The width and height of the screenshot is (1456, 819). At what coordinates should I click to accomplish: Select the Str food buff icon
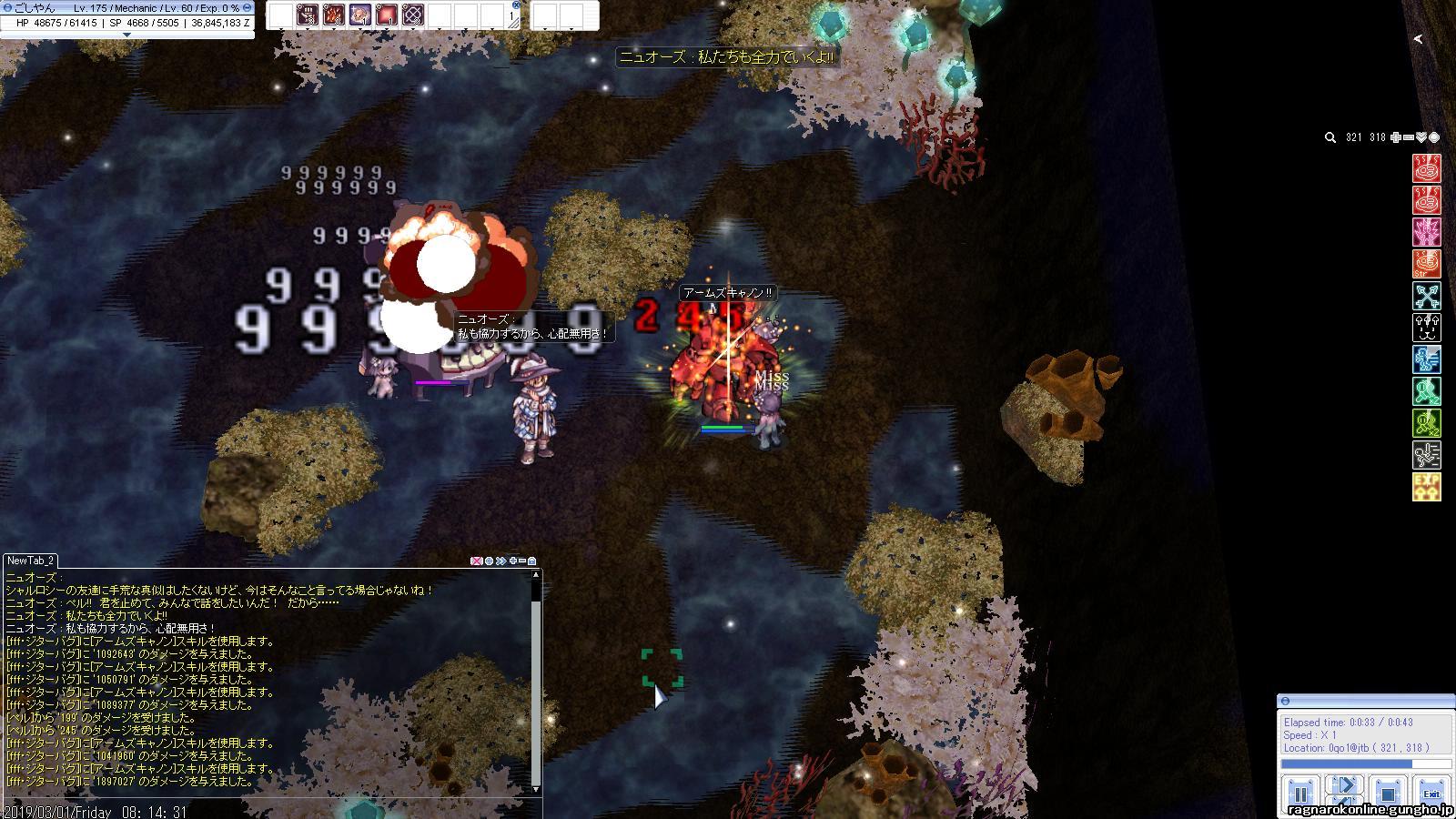(1426, 264)
